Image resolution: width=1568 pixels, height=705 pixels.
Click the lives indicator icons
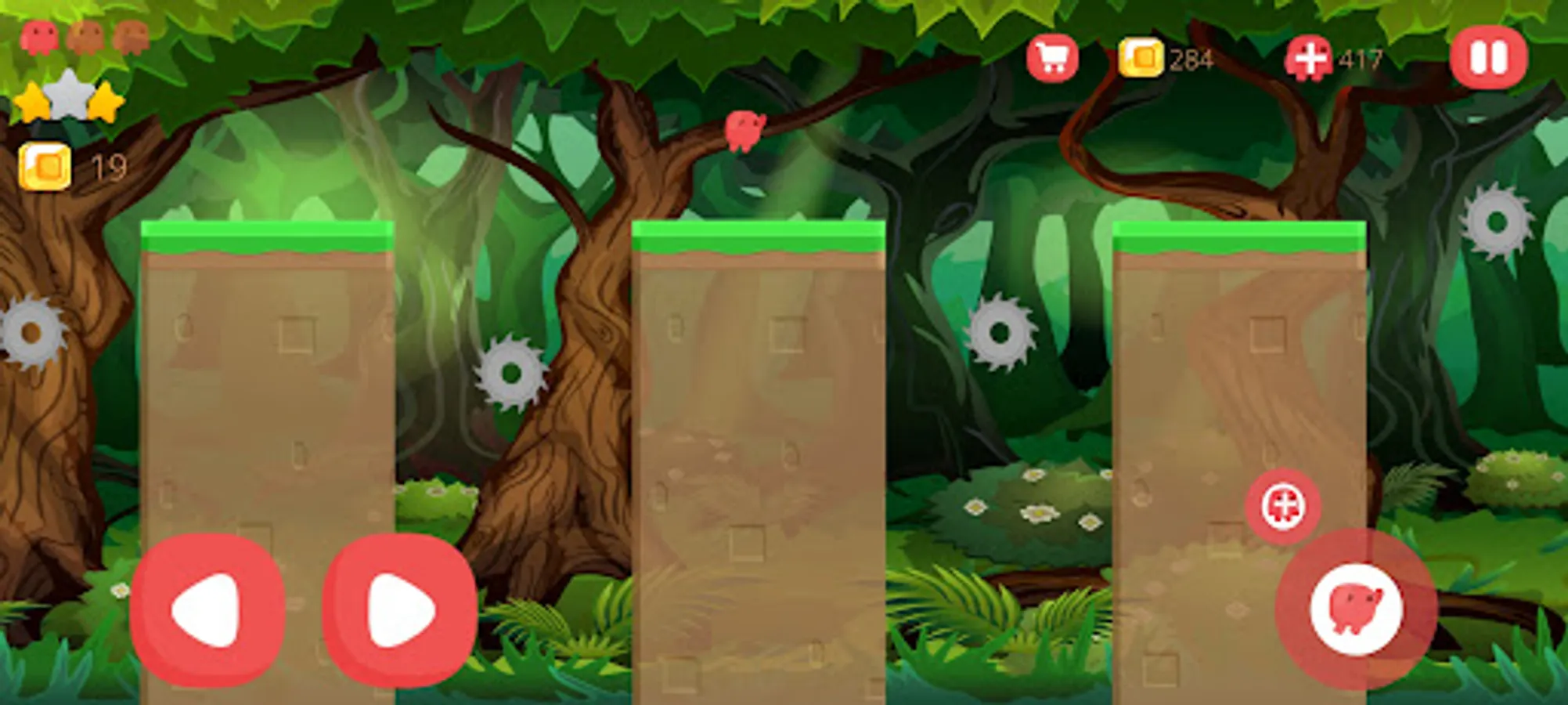pos(84,35)
